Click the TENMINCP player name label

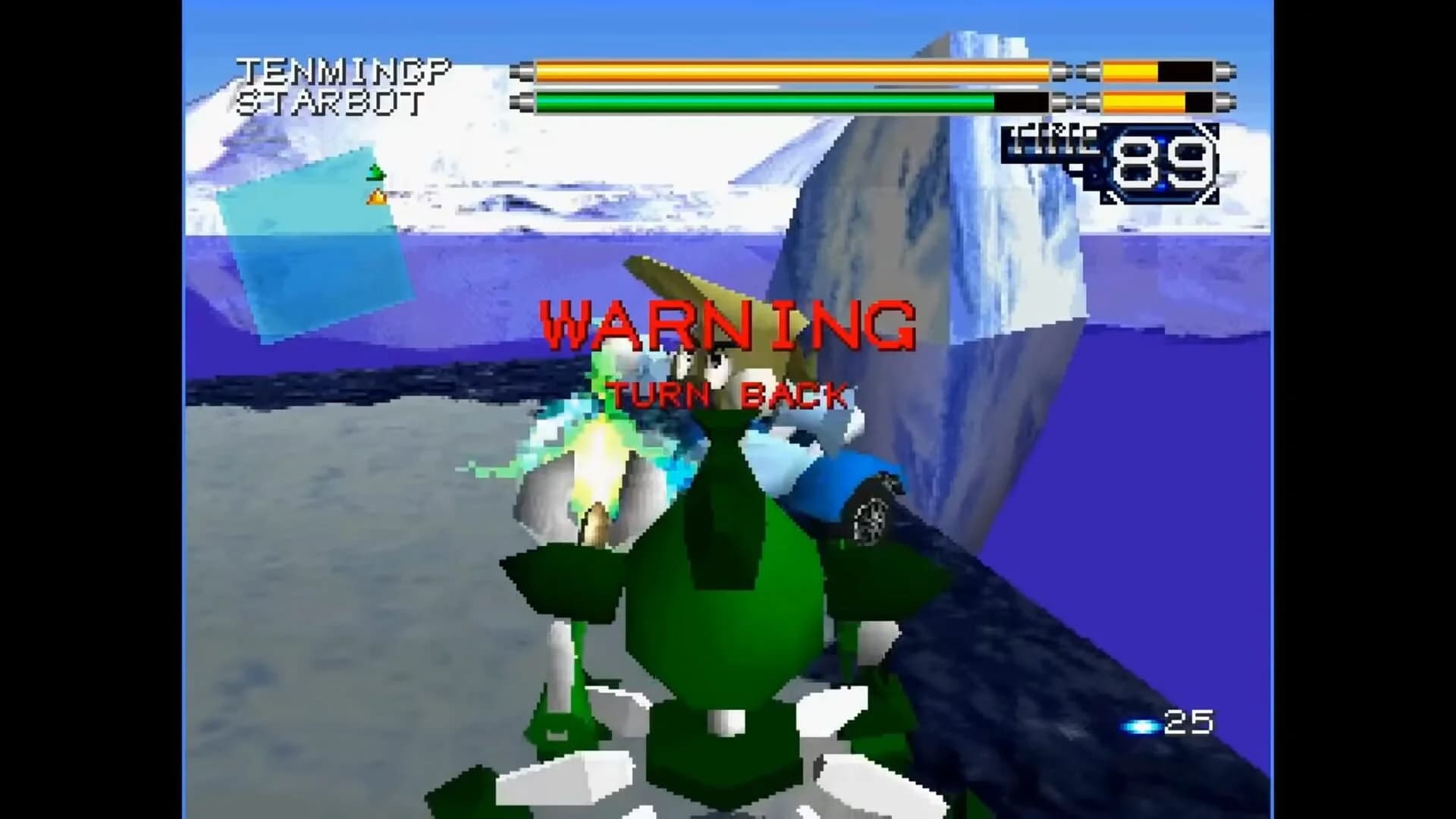(345, 68)
